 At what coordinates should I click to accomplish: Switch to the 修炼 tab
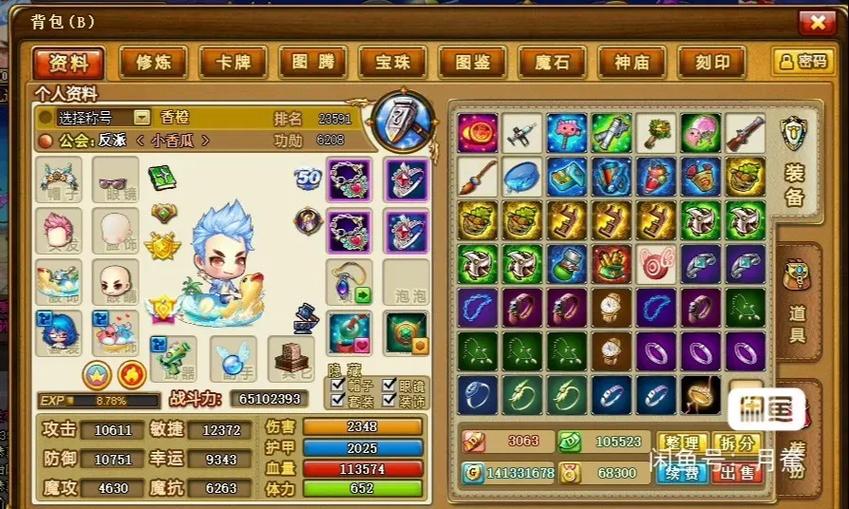pyautogui.click(x=152, y=62)
